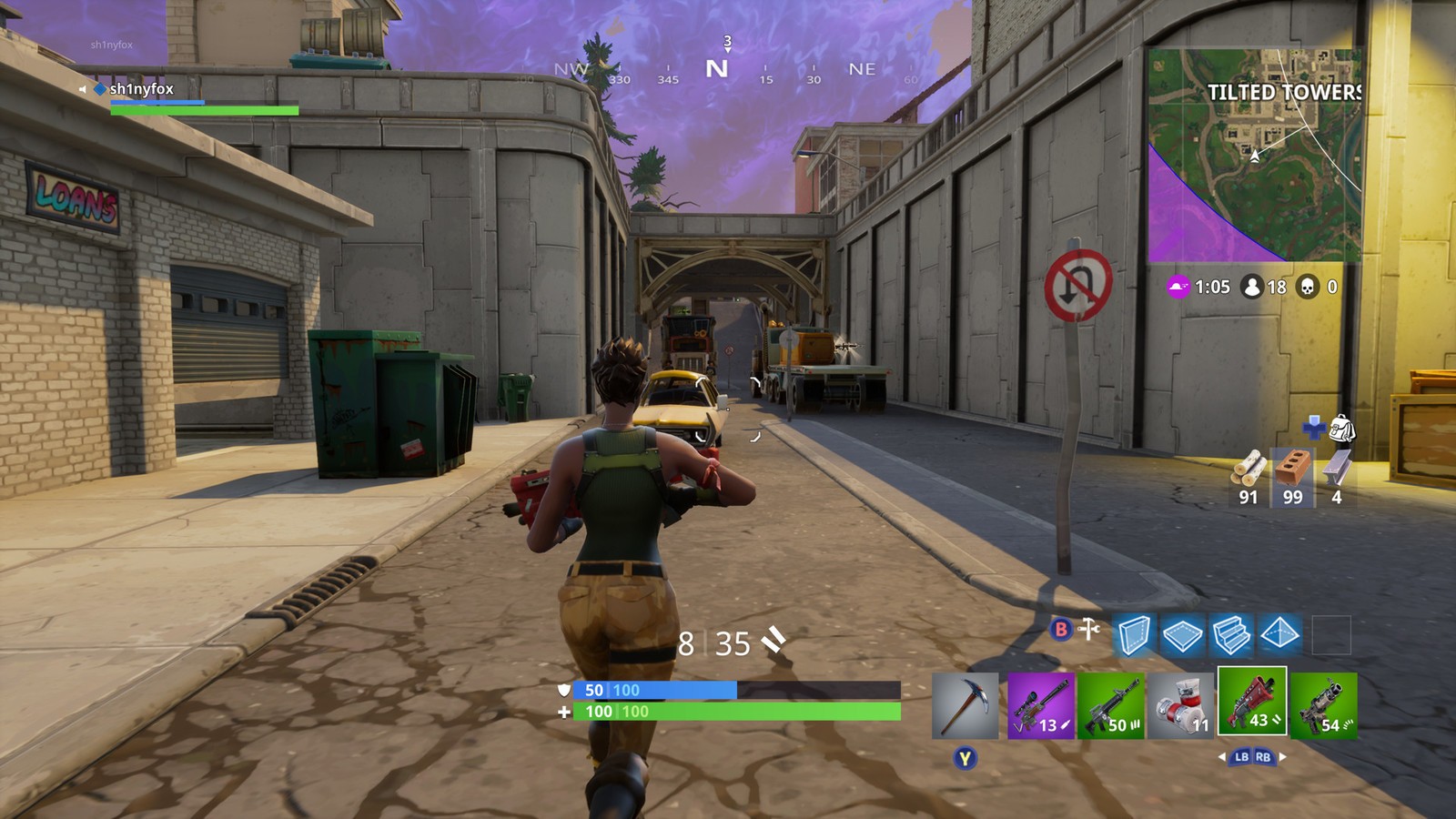This screenshot has width=1456, height=819.
Task: Equip the submachine gun with 54 ammo
Action: click(1323, 706)
